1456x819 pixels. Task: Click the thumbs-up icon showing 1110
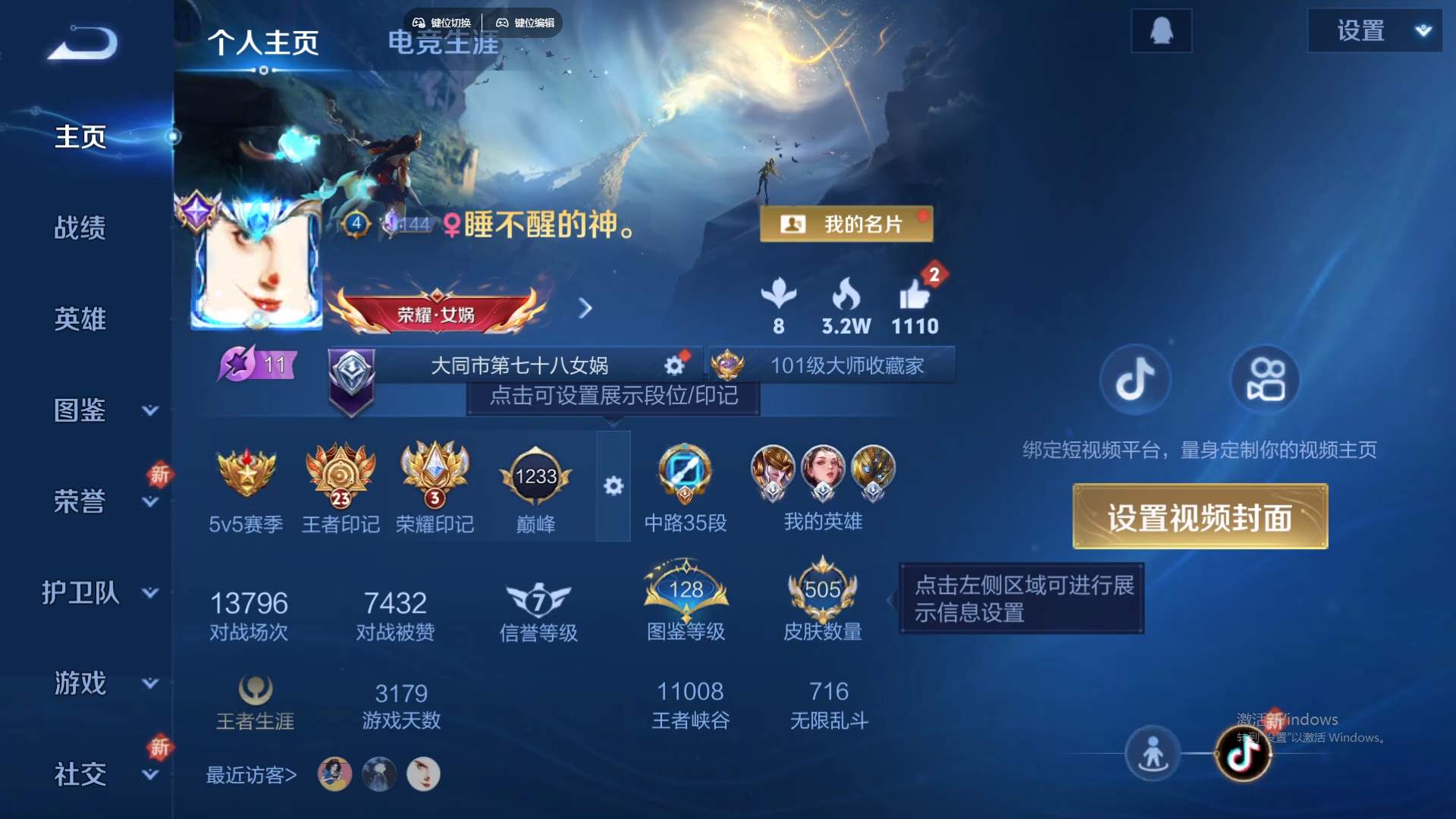915,296
